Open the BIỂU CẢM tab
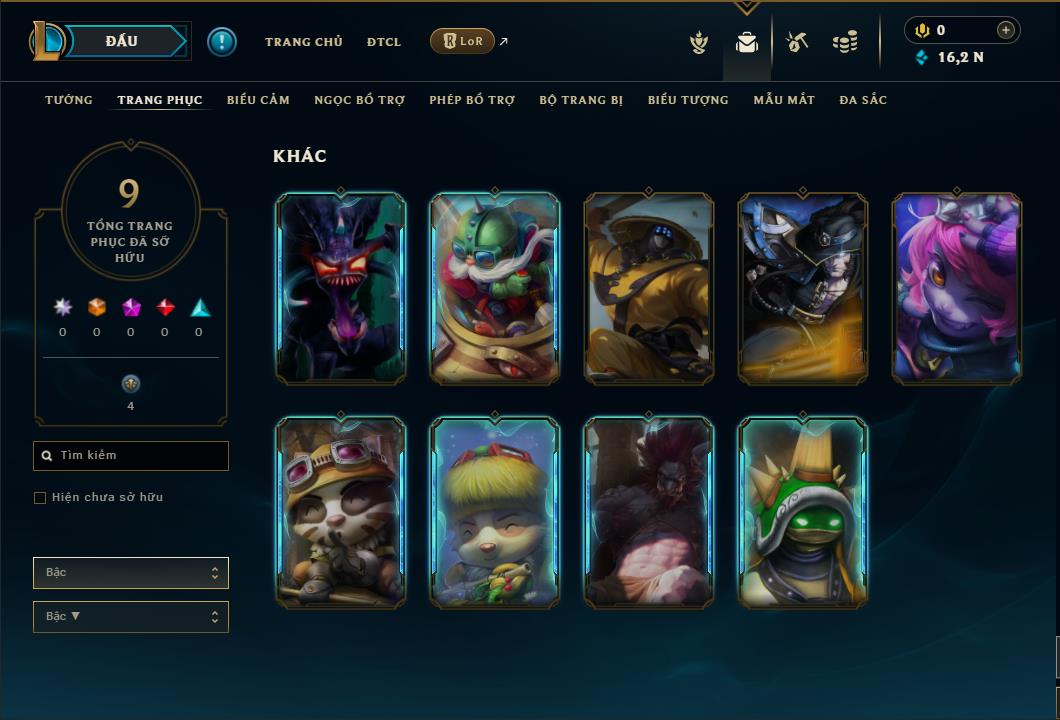1060x720 pixels. click(x=258, y=100)
